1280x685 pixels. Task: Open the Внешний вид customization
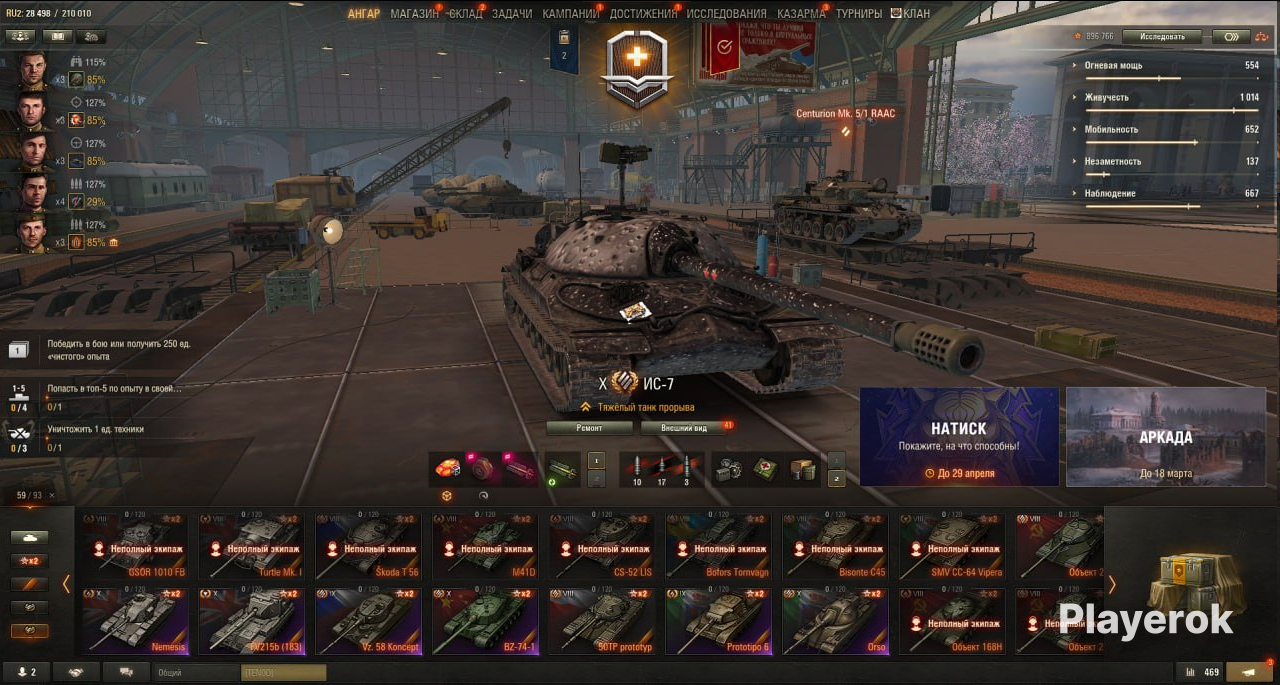point(686,428)
